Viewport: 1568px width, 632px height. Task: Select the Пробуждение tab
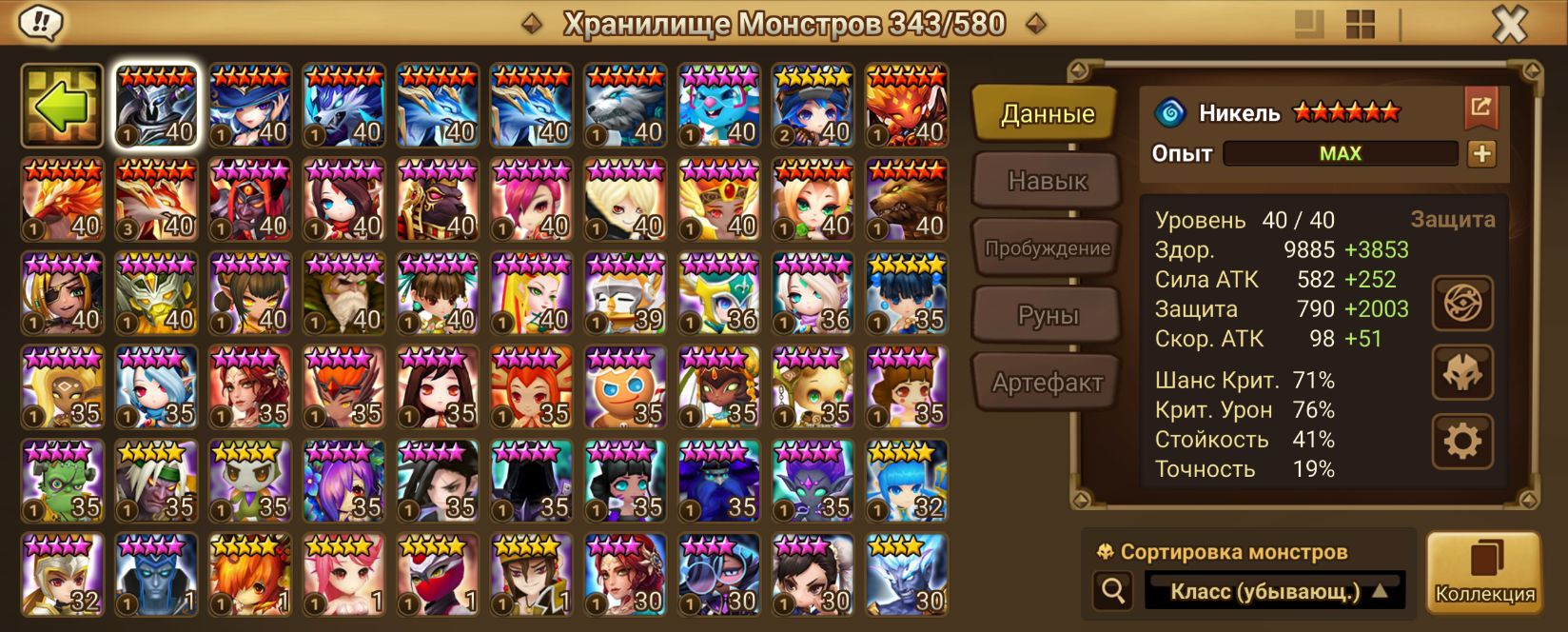[x=1047, y=248]
